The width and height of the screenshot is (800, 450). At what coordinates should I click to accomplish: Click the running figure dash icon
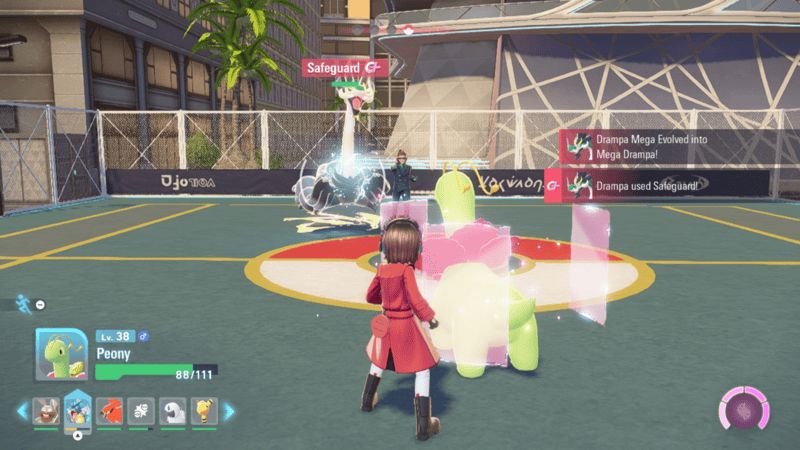(x=24, y=301)
